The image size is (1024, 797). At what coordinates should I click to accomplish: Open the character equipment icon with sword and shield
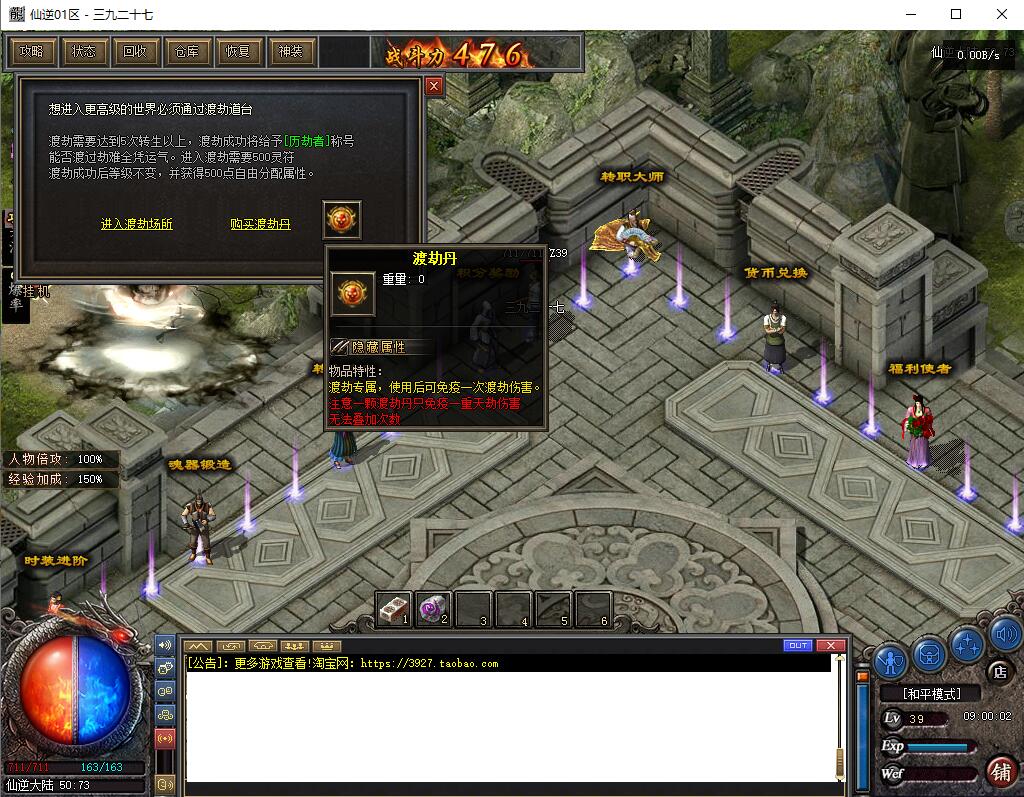pyautogui.click(x=890, y=660)
